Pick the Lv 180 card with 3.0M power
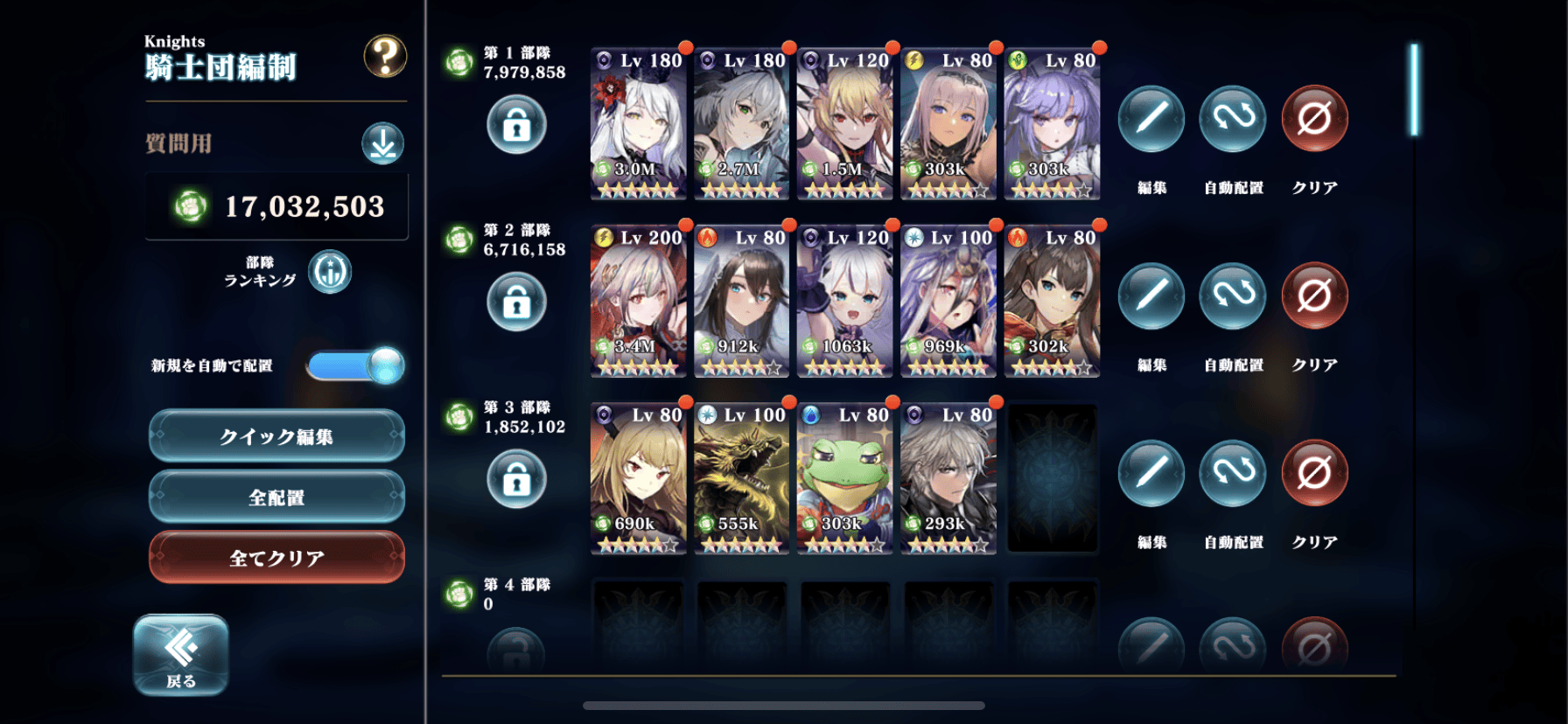The height and width of the screenshot is (724, 1568). pyautogui.click(x=638, y=123)
